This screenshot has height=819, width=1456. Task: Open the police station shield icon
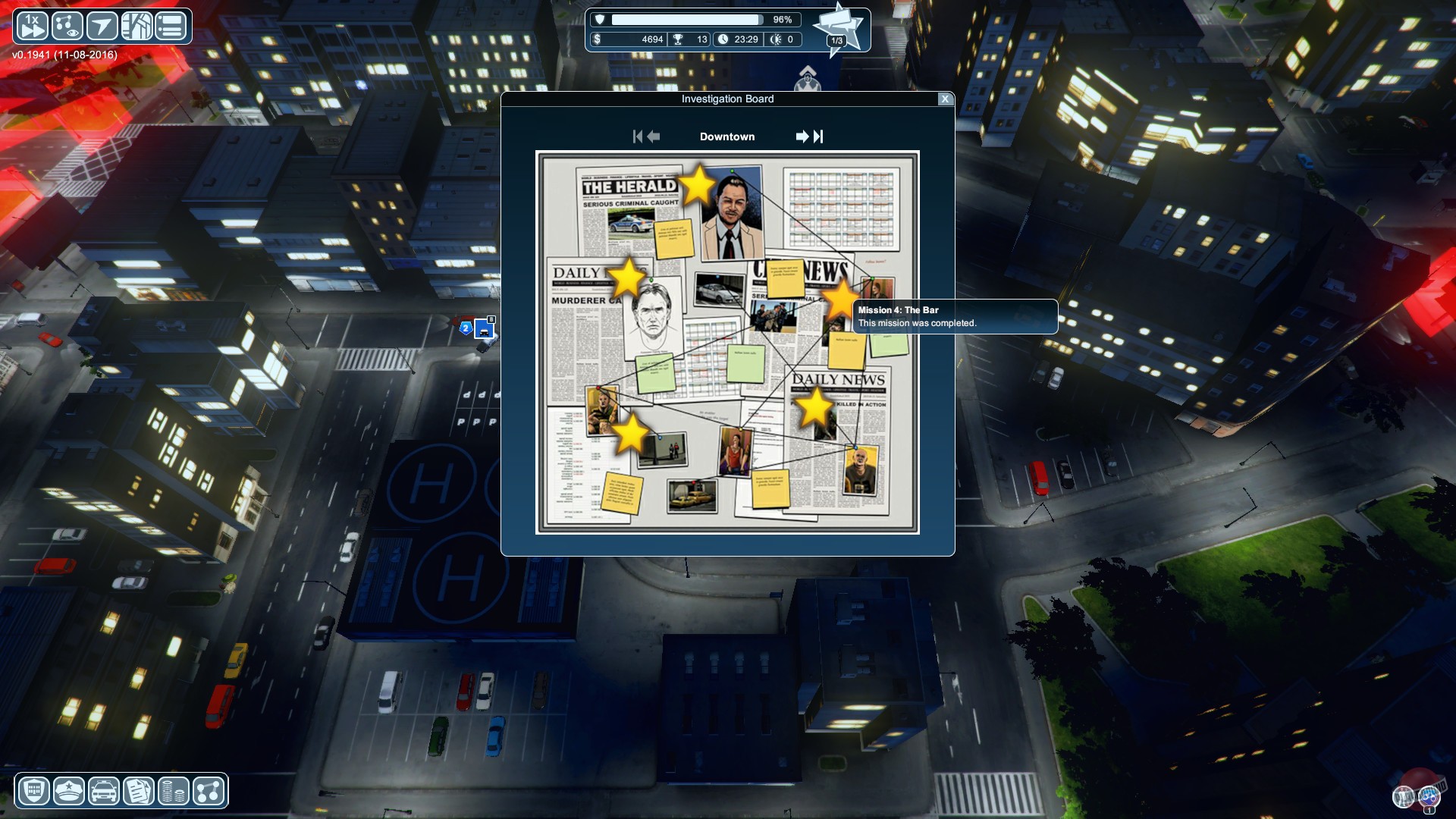click(x=33, y=791)
